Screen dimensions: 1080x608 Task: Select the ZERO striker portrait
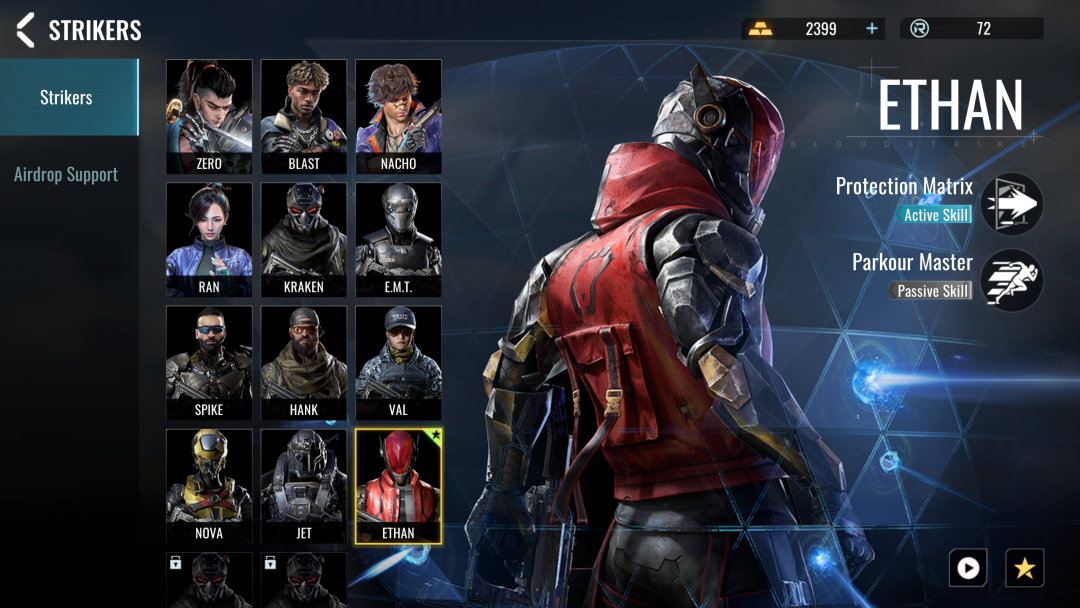(x=209, y=115)
